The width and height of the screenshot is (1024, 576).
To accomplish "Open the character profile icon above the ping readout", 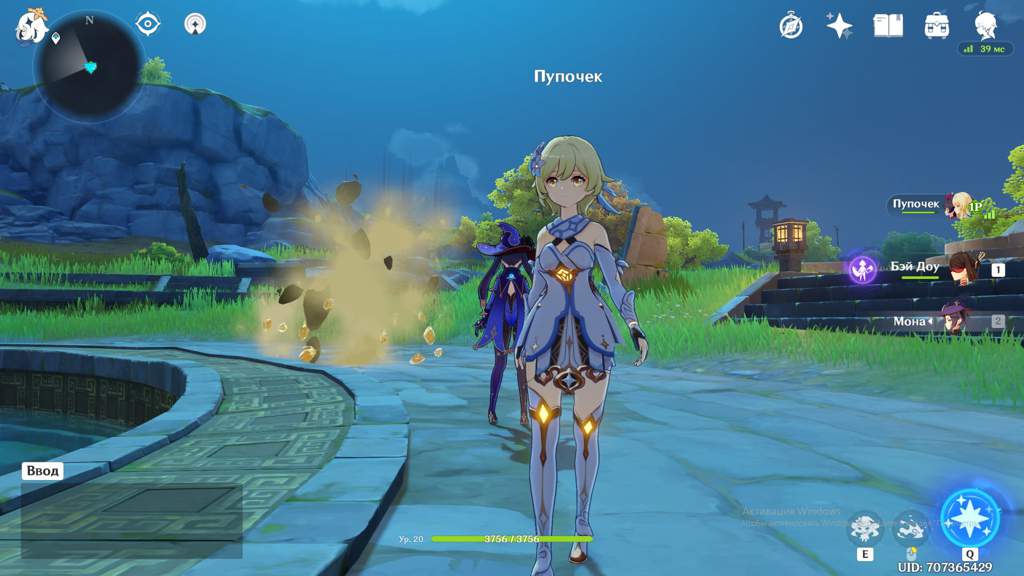I will [x=986, y=24].
